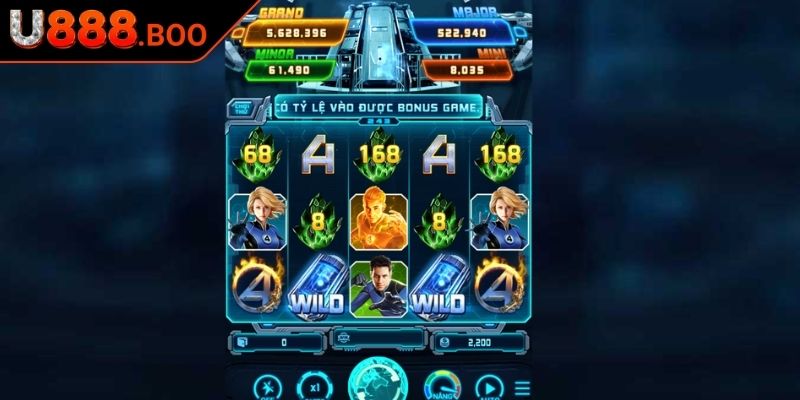Start auto spin with the play button
The image size is (800, 400).
pos(488,386)
